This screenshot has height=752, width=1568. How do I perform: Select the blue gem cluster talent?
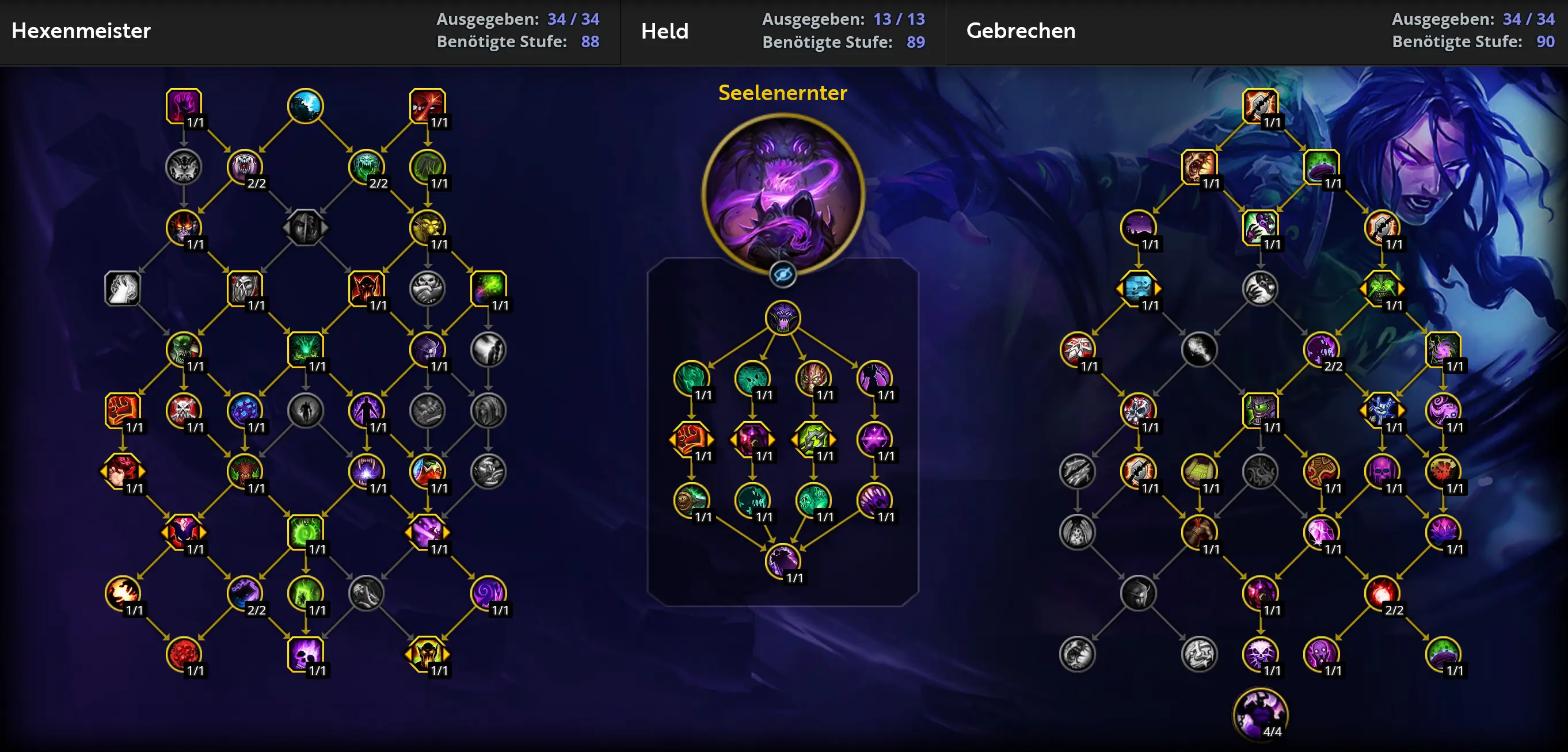click(244, 410)
